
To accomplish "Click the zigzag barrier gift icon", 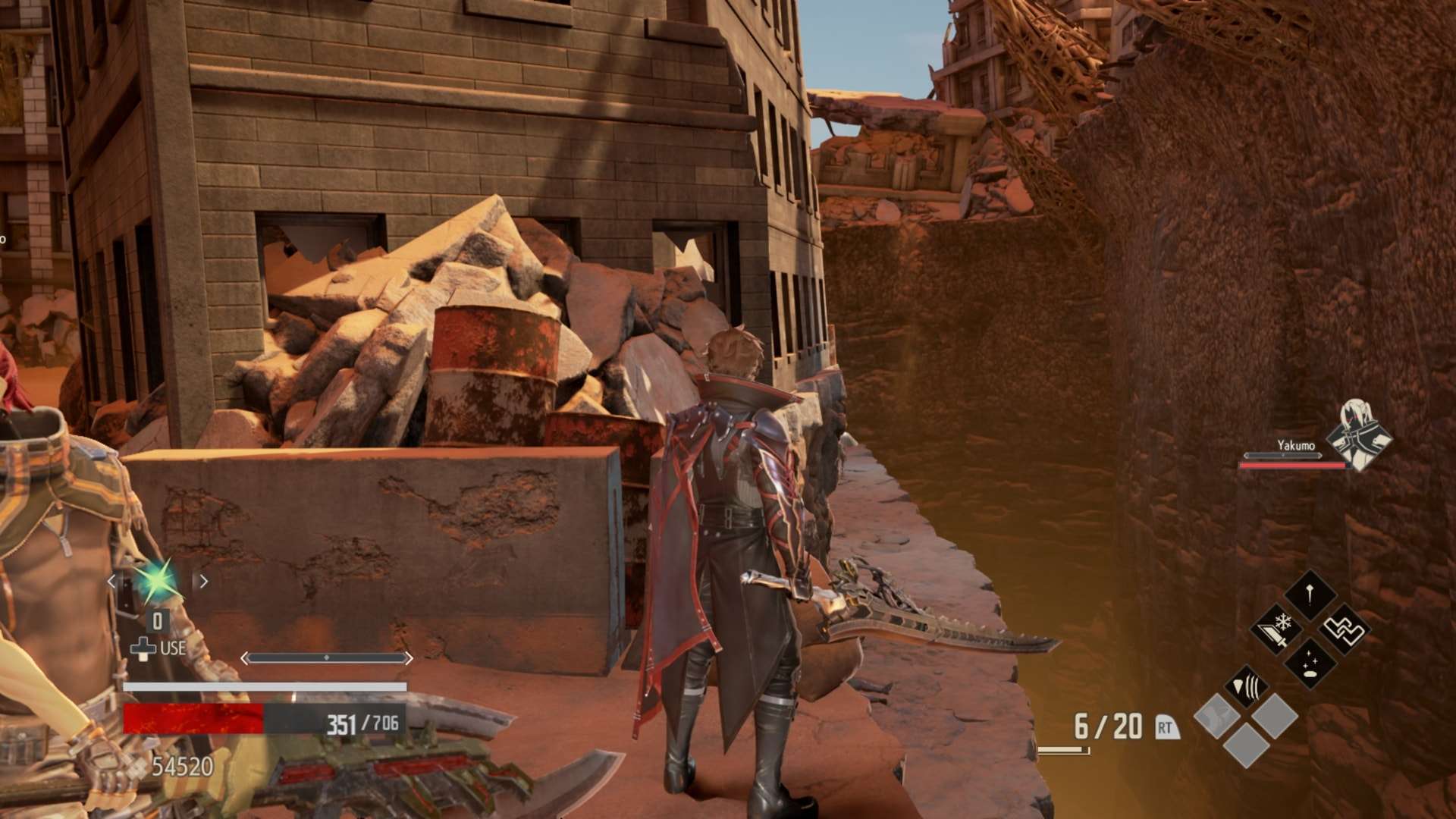I will tap(1343, 630).
